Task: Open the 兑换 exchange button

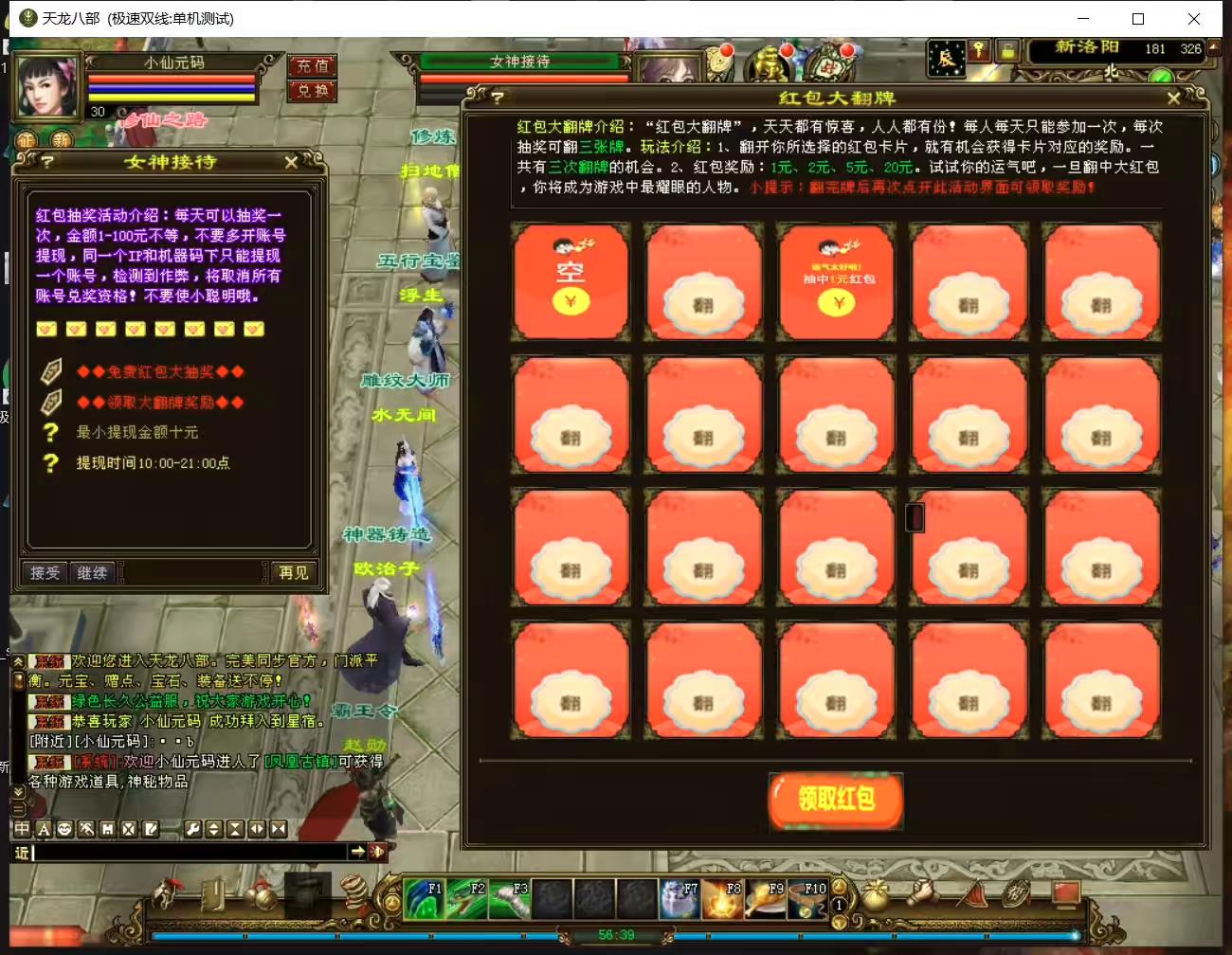Action: pyautogui.click(x=312, y=91)
